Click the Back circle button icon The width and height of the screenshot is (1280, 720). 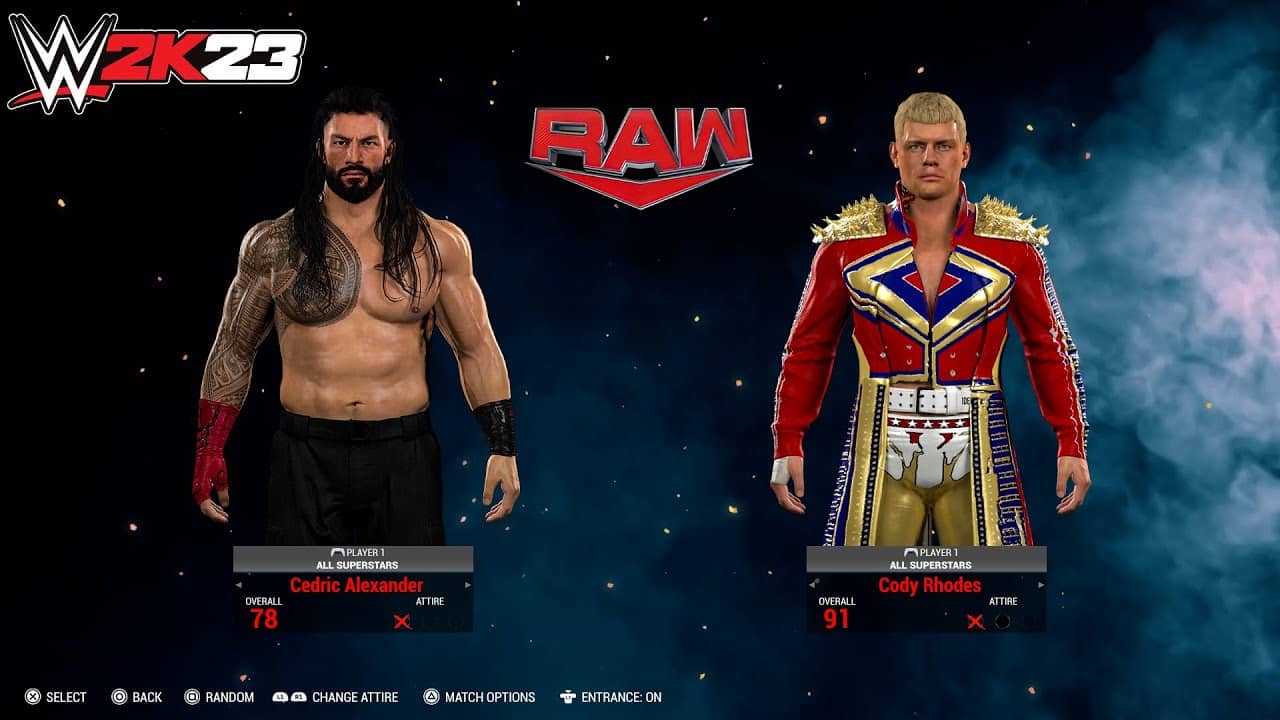[x=118, y=699]
